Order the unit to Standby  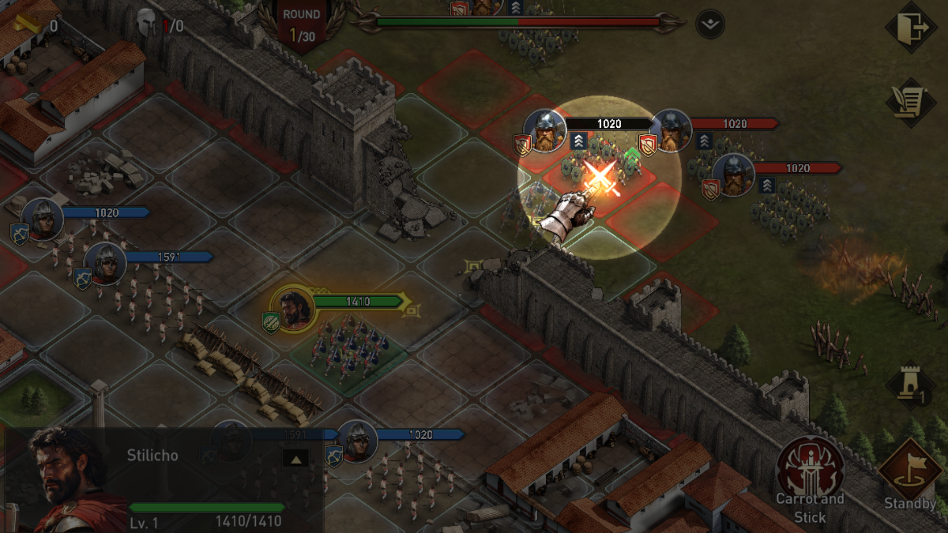[910, 470]
